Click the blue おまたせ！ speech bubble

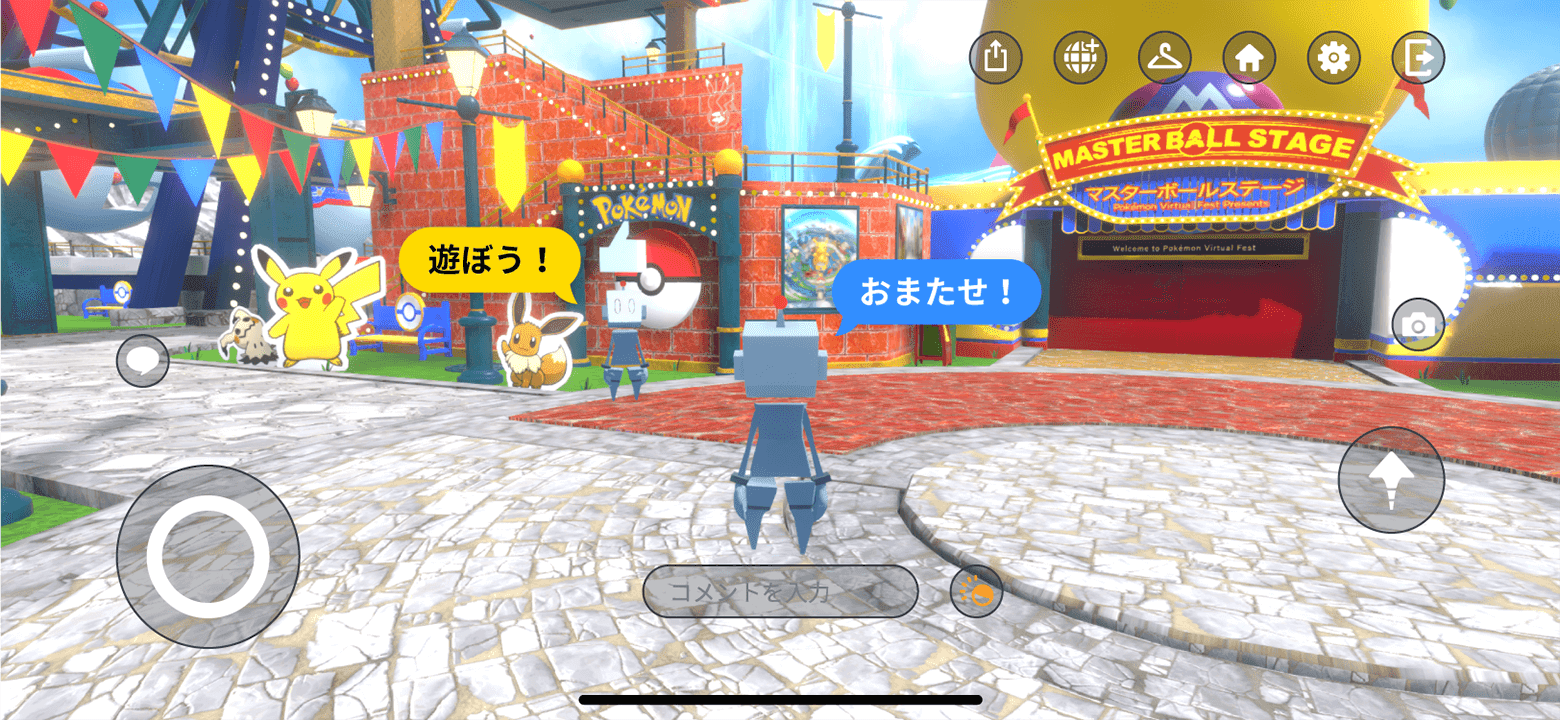[938, 293]
